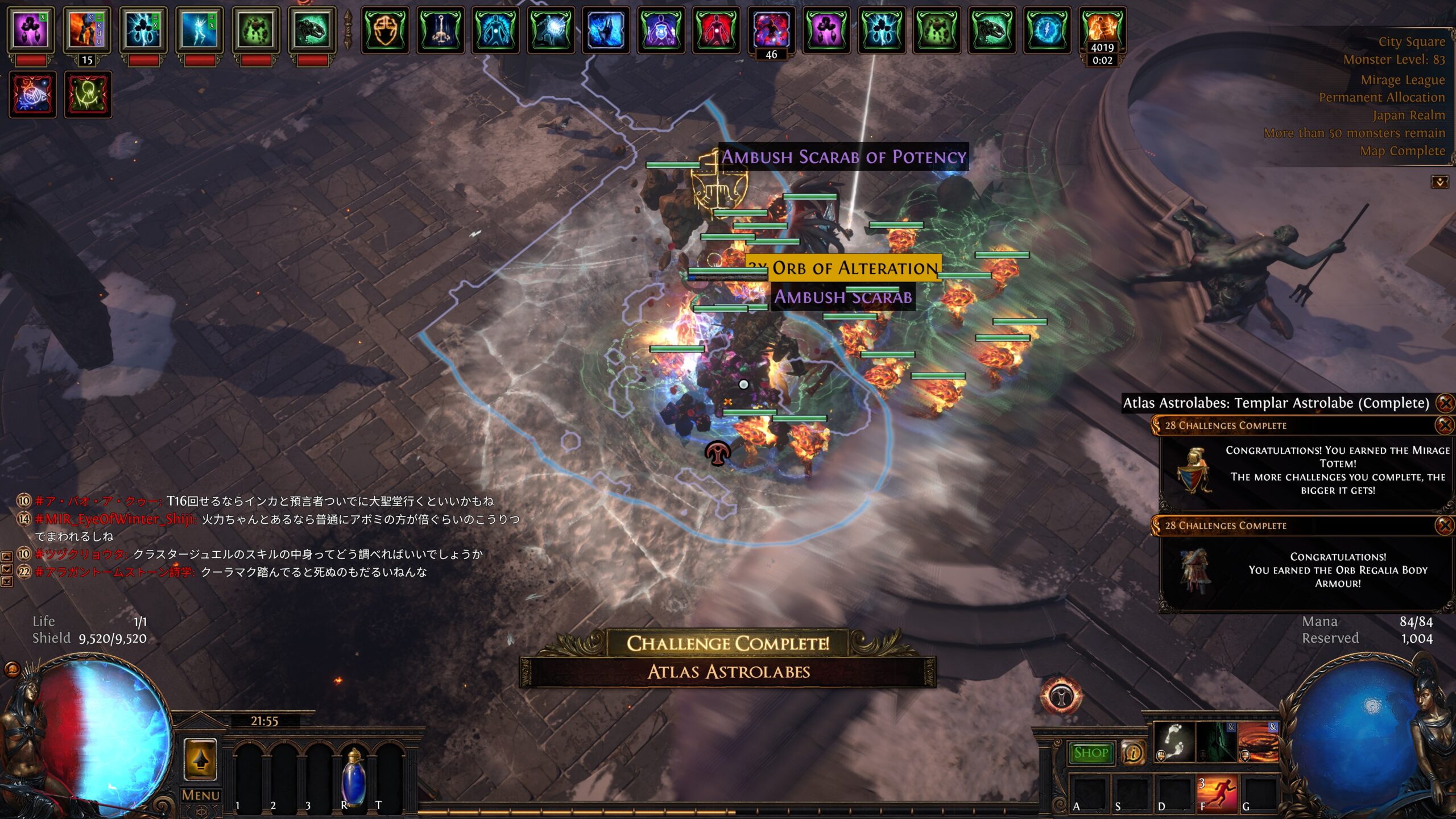Use the blue mana flask slot
Image resolution: width=1456 pixels, height=819 pixels.
click(x=353, y=776)
